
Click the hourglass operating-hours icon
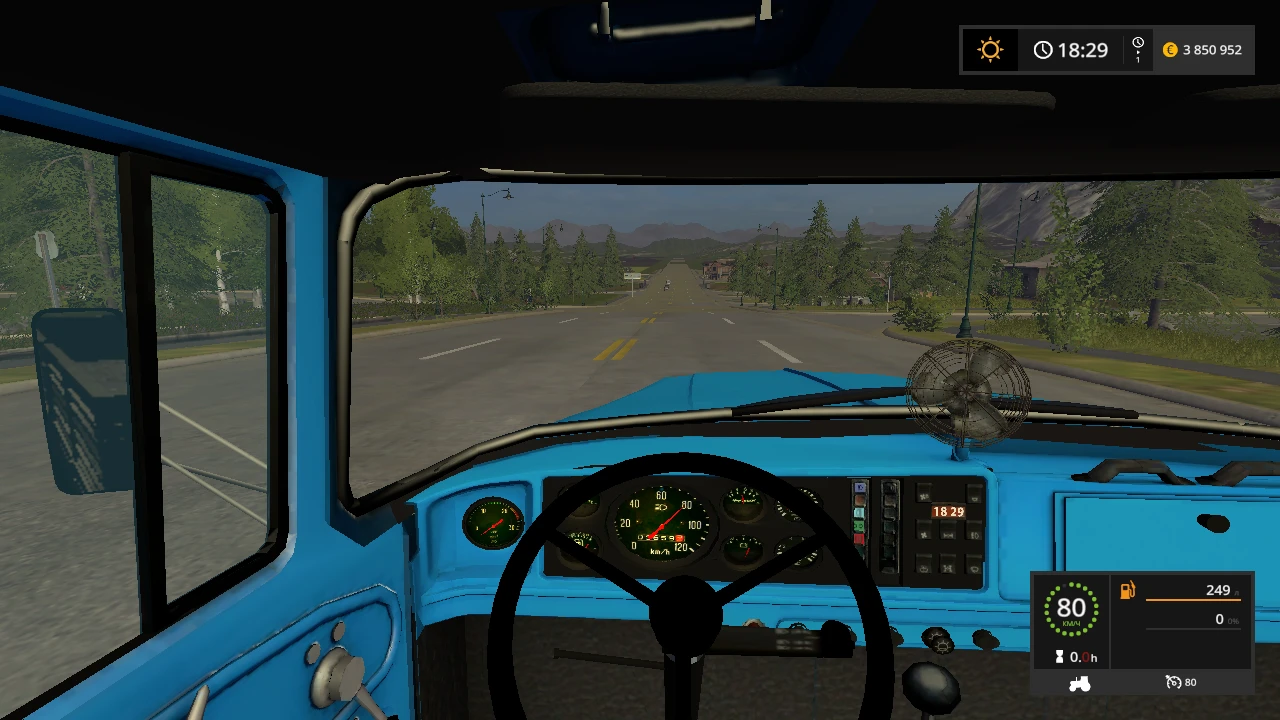click(x=1062, y=657)
